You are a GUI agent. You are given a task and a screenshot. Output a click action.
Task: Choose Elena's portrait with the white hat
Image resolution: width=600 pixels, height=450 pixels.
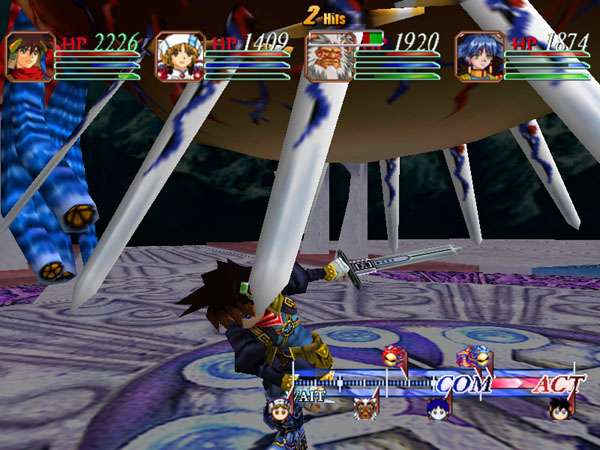click(180, 56)
